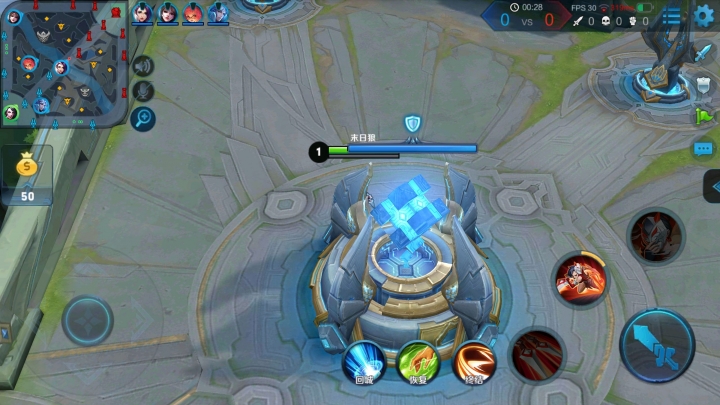
Task: Open the blue chat bubble messages
Action: (703, 149)
